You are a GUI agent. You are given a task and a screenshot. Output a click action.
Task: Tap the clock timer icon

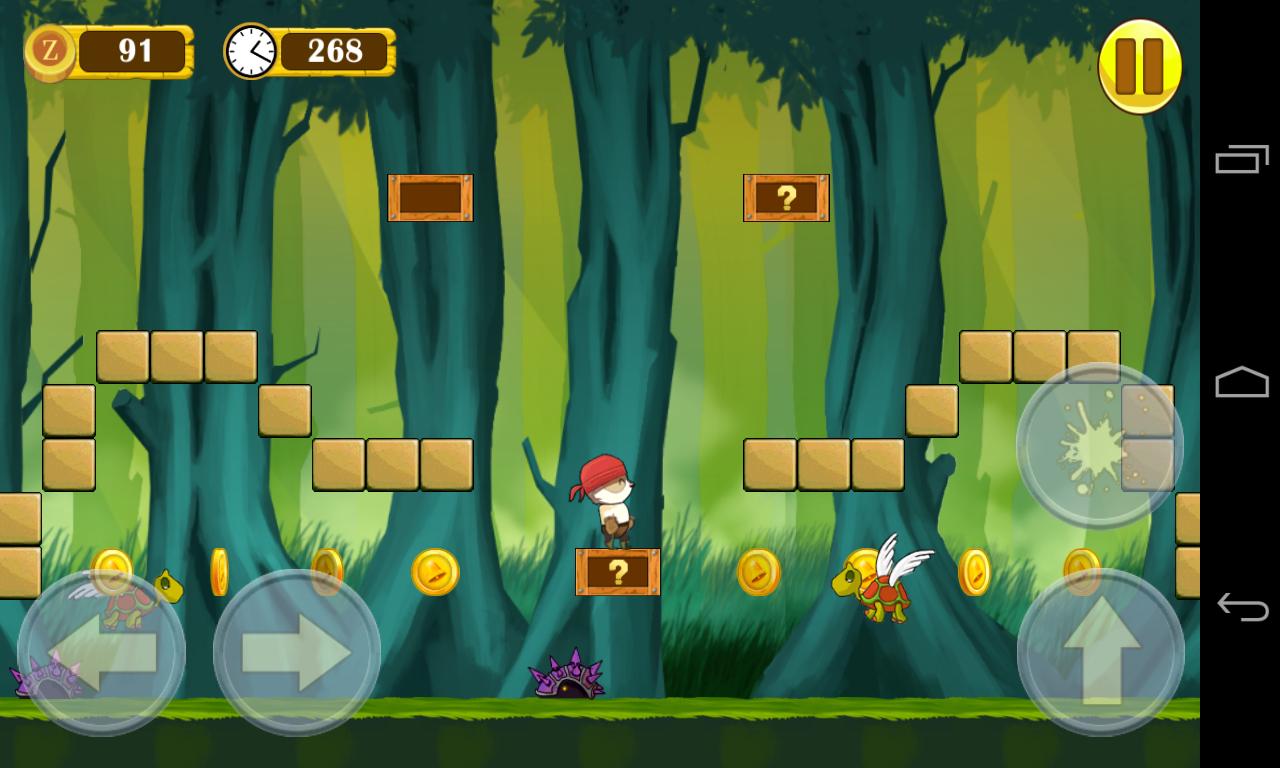tap(252, 50)
